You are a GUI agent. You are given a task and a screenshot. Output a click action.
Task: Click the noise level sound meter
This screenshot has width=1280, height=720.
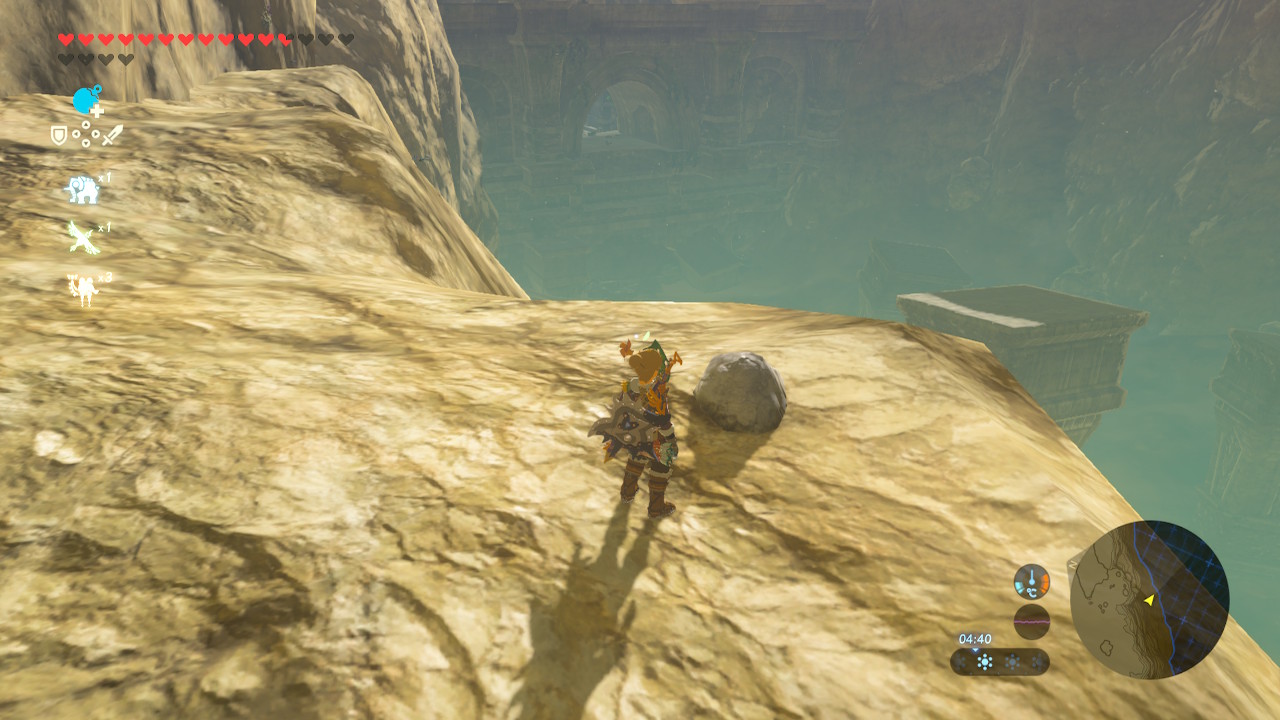click(1031, 621)
